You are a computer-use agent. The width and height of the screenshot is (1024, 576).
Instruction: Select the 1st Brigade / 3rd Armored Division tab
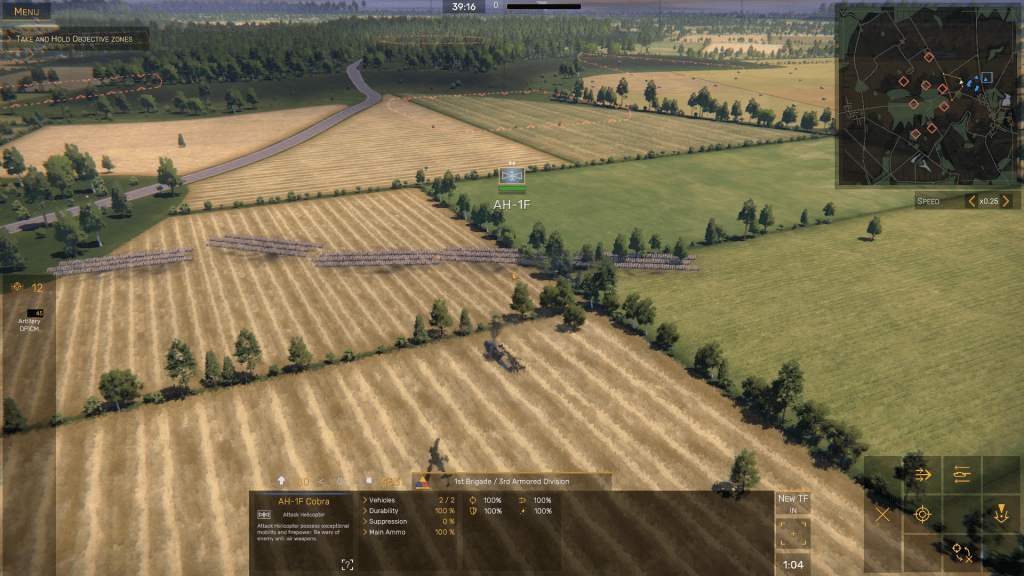[512, 481]
